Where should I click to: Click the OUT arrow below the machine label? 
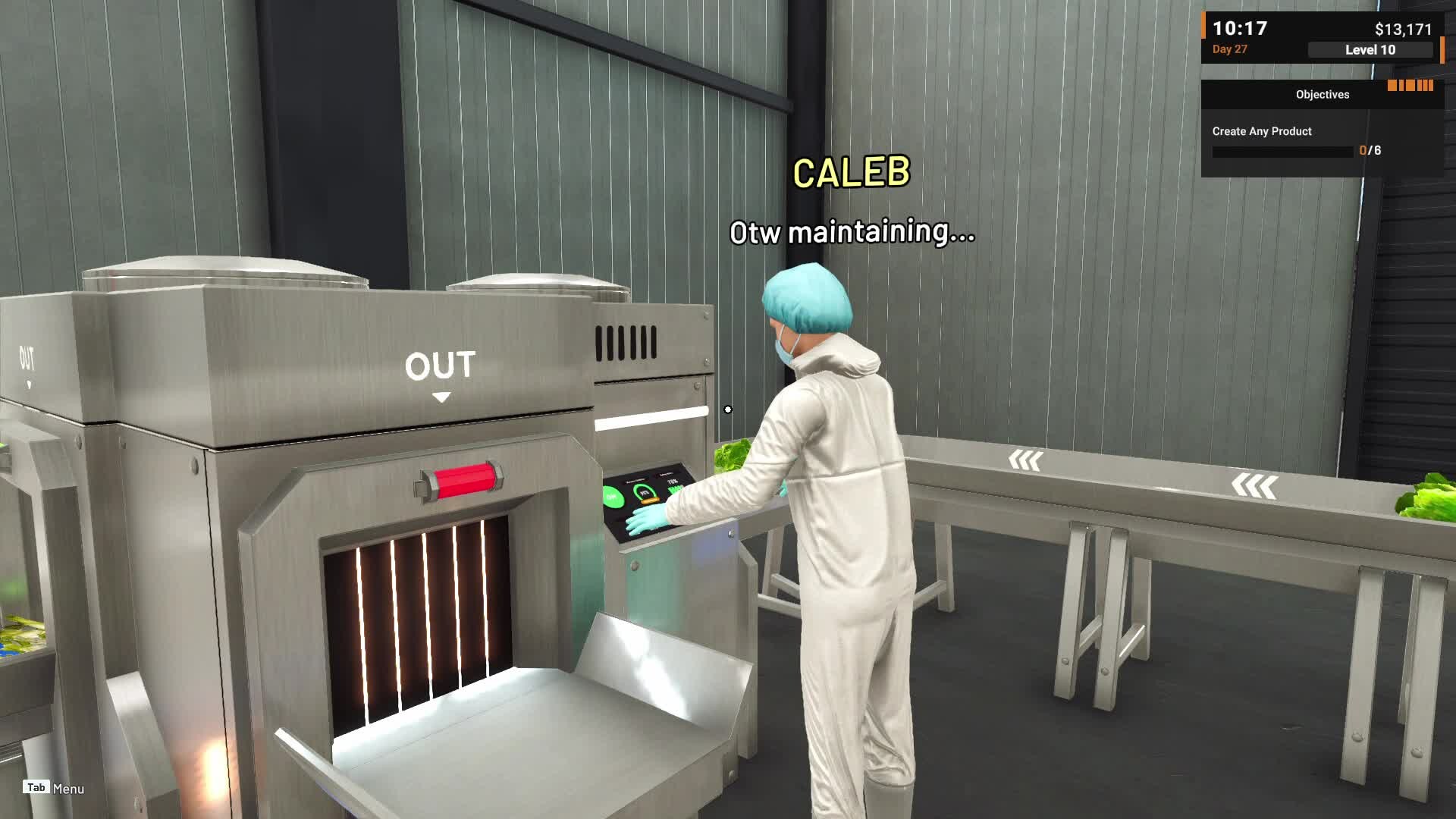tap(442, 396)
